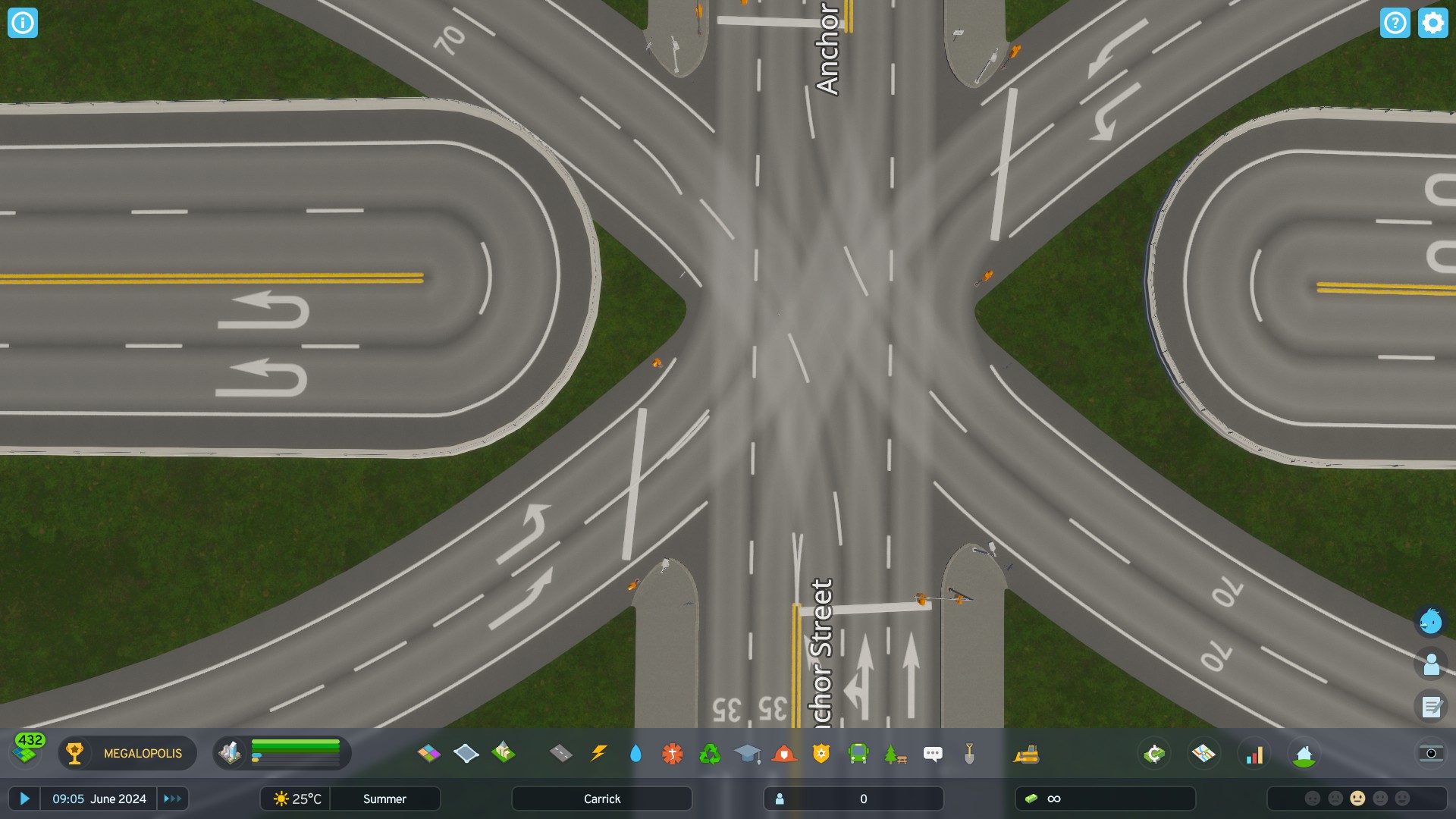Increase game speed with fast-forward arrows
This screenshot has width=1456, height=819.
(x=172, y=799)
